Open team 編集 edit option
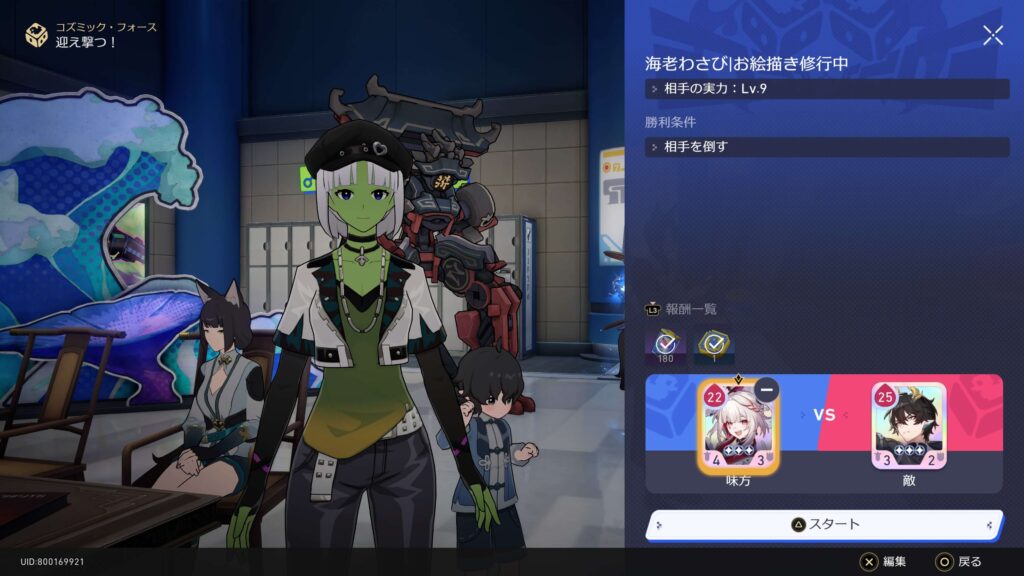 click(883, 561)
